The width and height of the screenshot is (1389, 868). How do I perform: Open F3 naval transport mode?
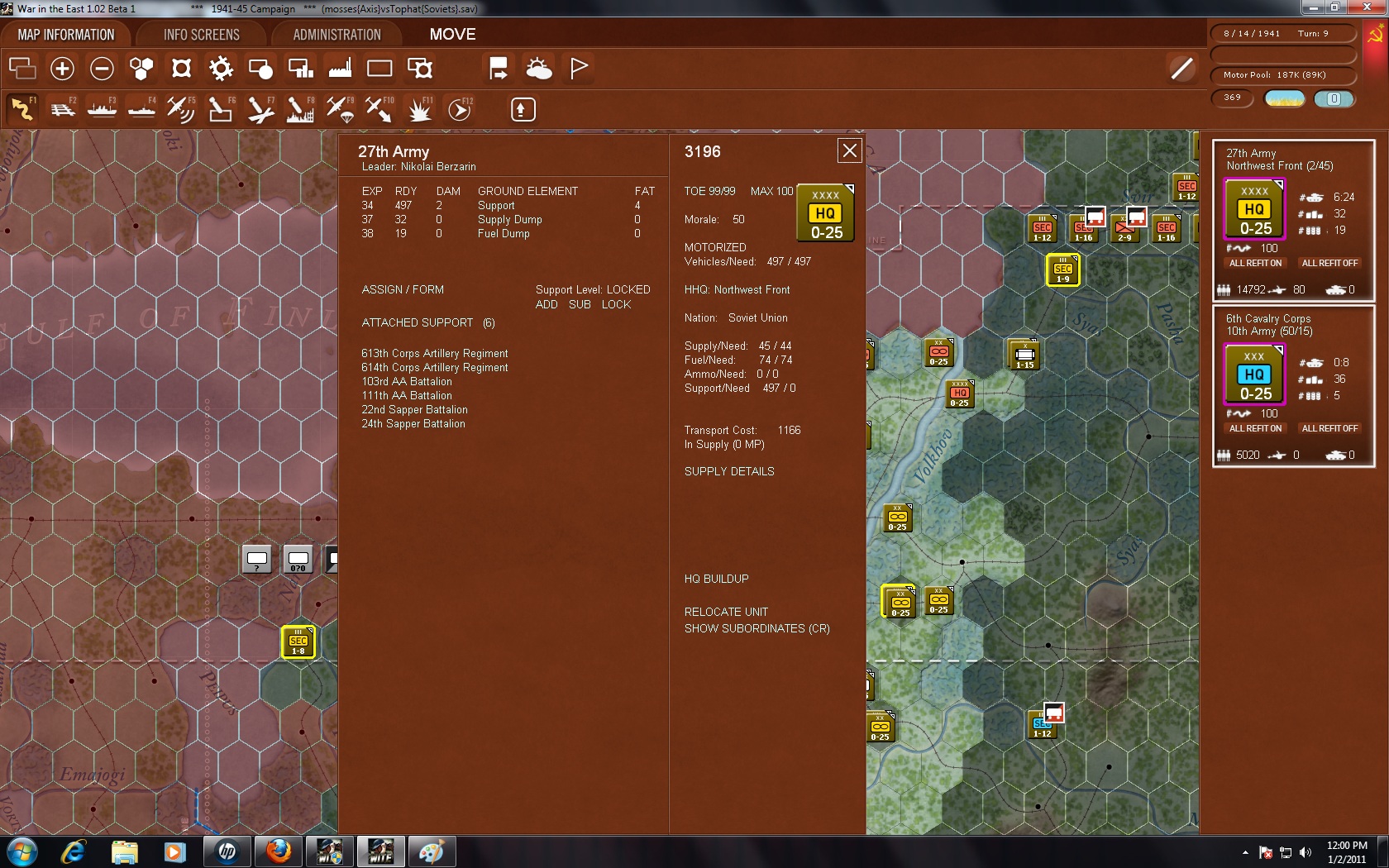pos(102,108)
